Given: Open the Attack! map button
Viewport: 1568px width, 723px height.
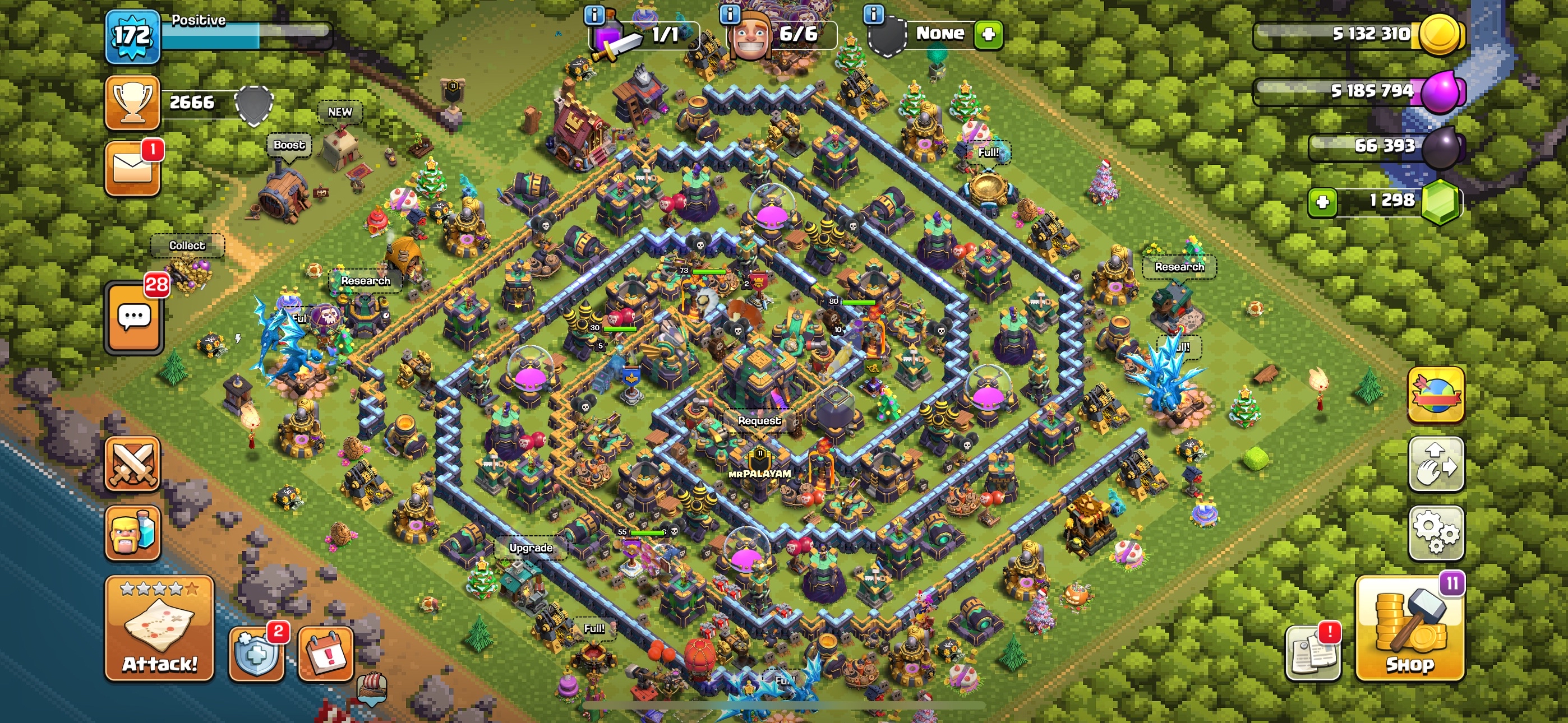Looking at the screenshot, I should (x=159, y=628).
